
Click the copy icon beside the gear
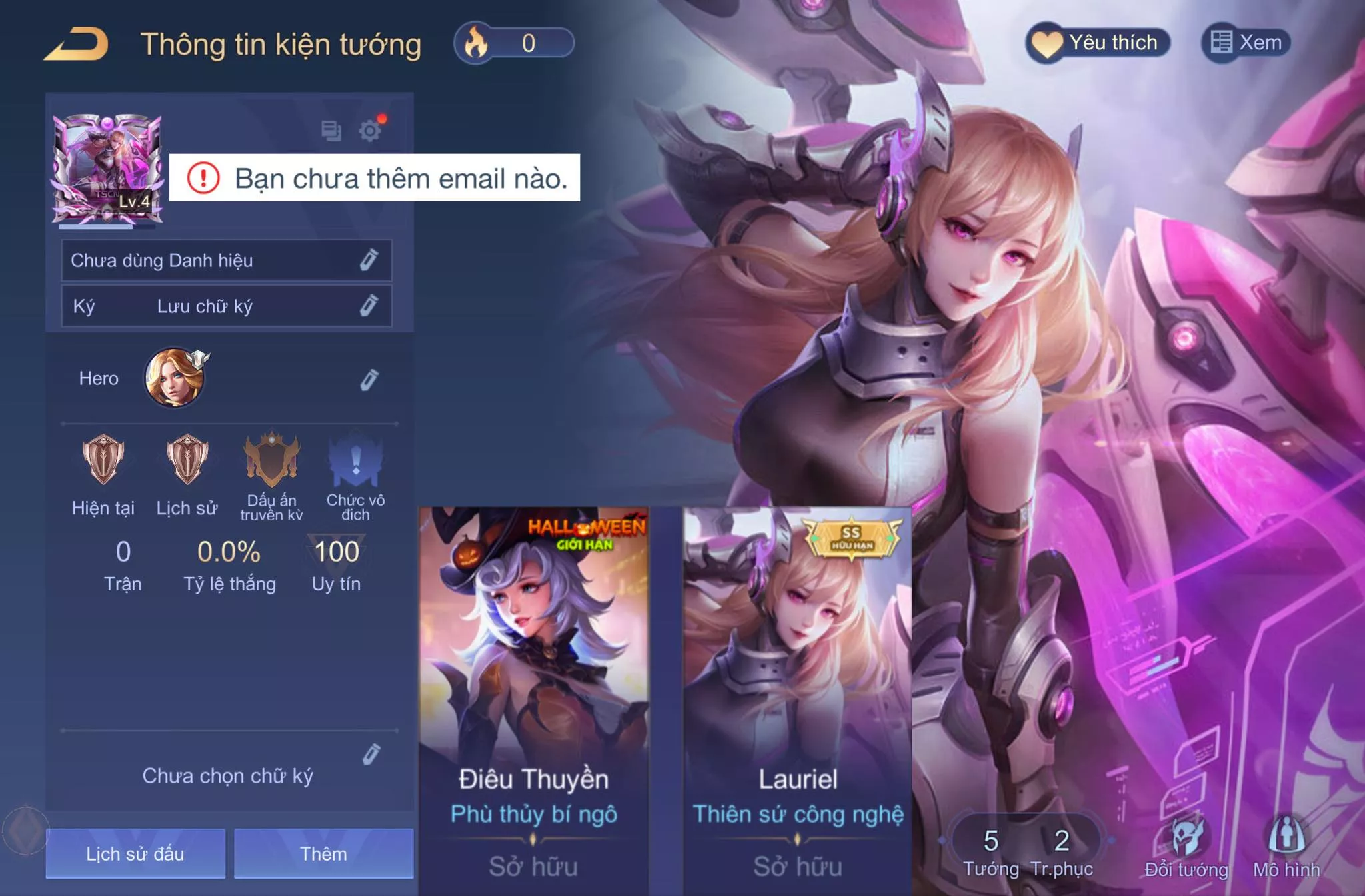coord(331,130)
